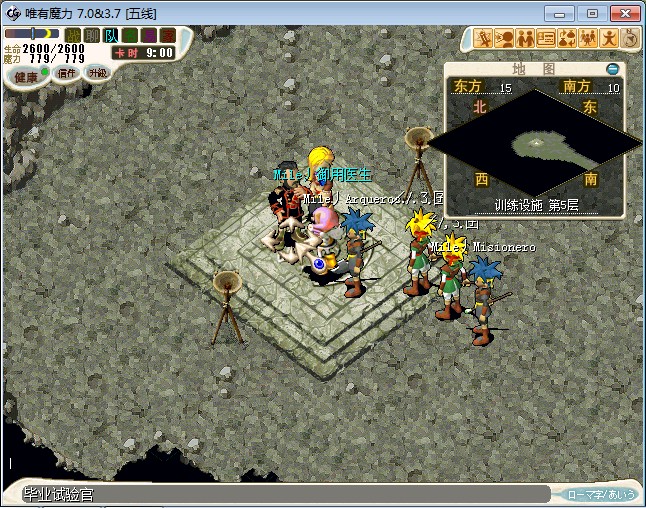Click the talking-head chat action icon

504,39
